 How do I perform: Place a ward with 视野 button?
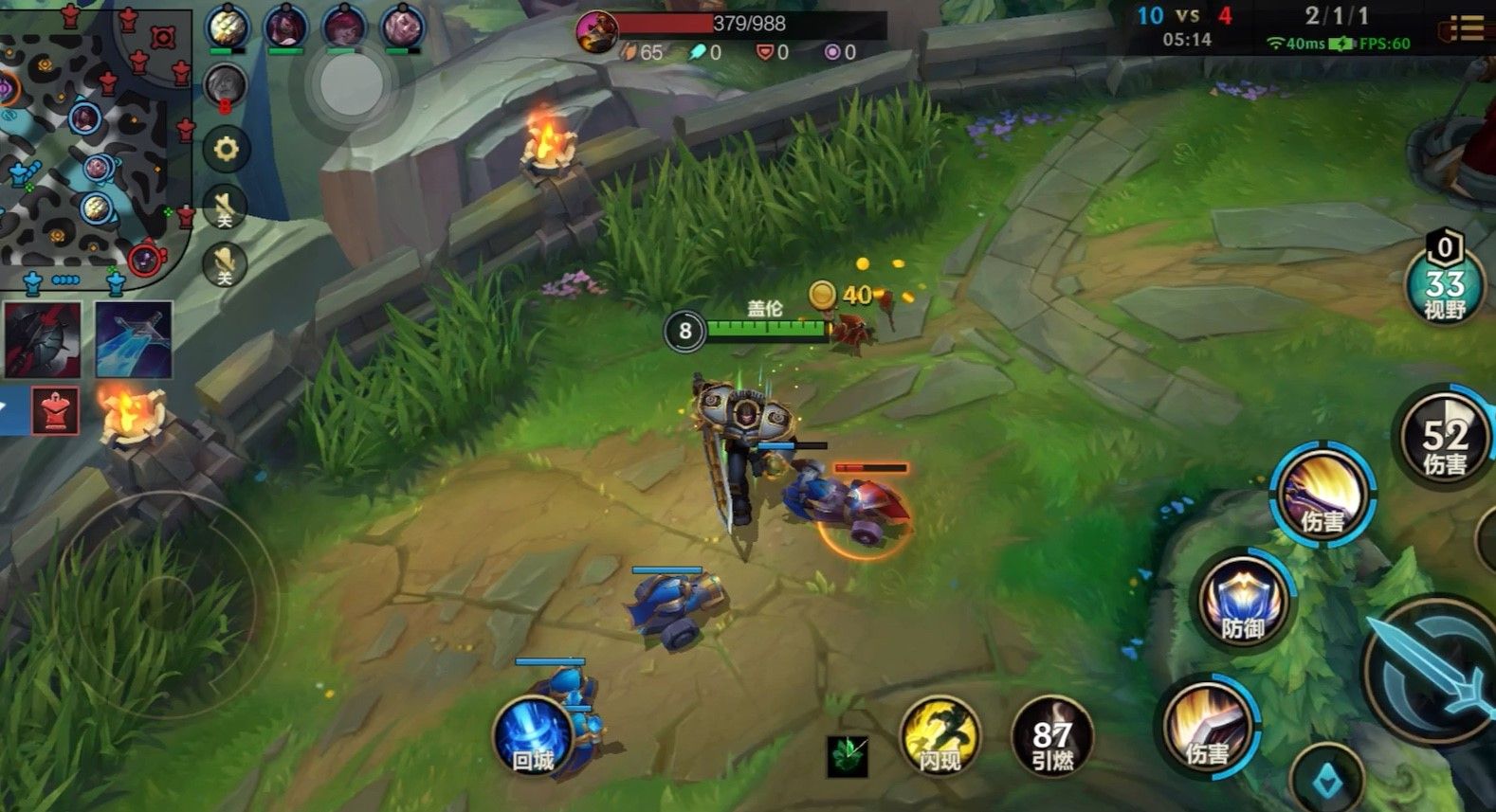1444,286
